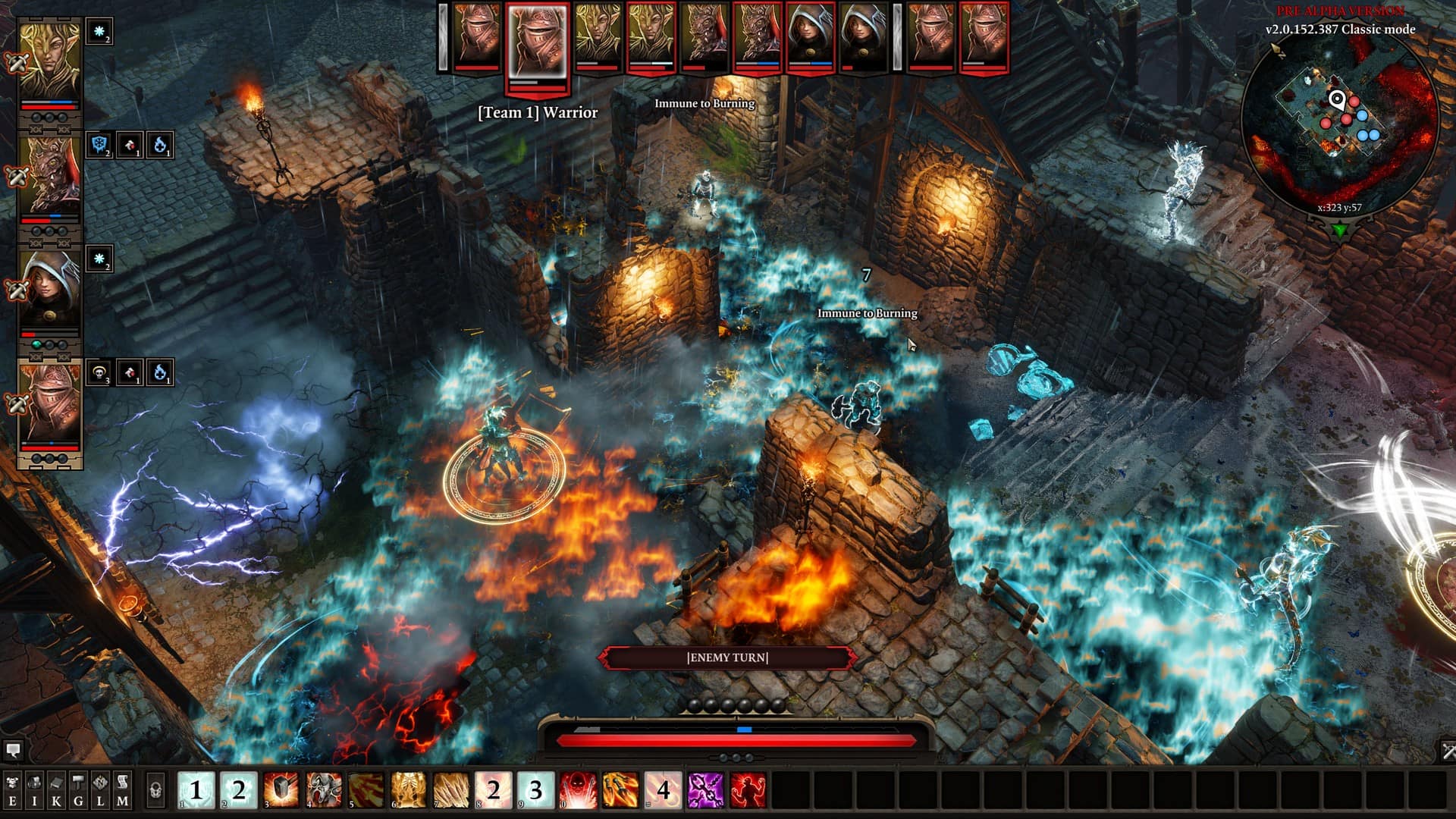Screen dimensions: 1456x819
Task: Open the map with the M hotbar icon
Action: pyautogui.click(x=121, y=789)
